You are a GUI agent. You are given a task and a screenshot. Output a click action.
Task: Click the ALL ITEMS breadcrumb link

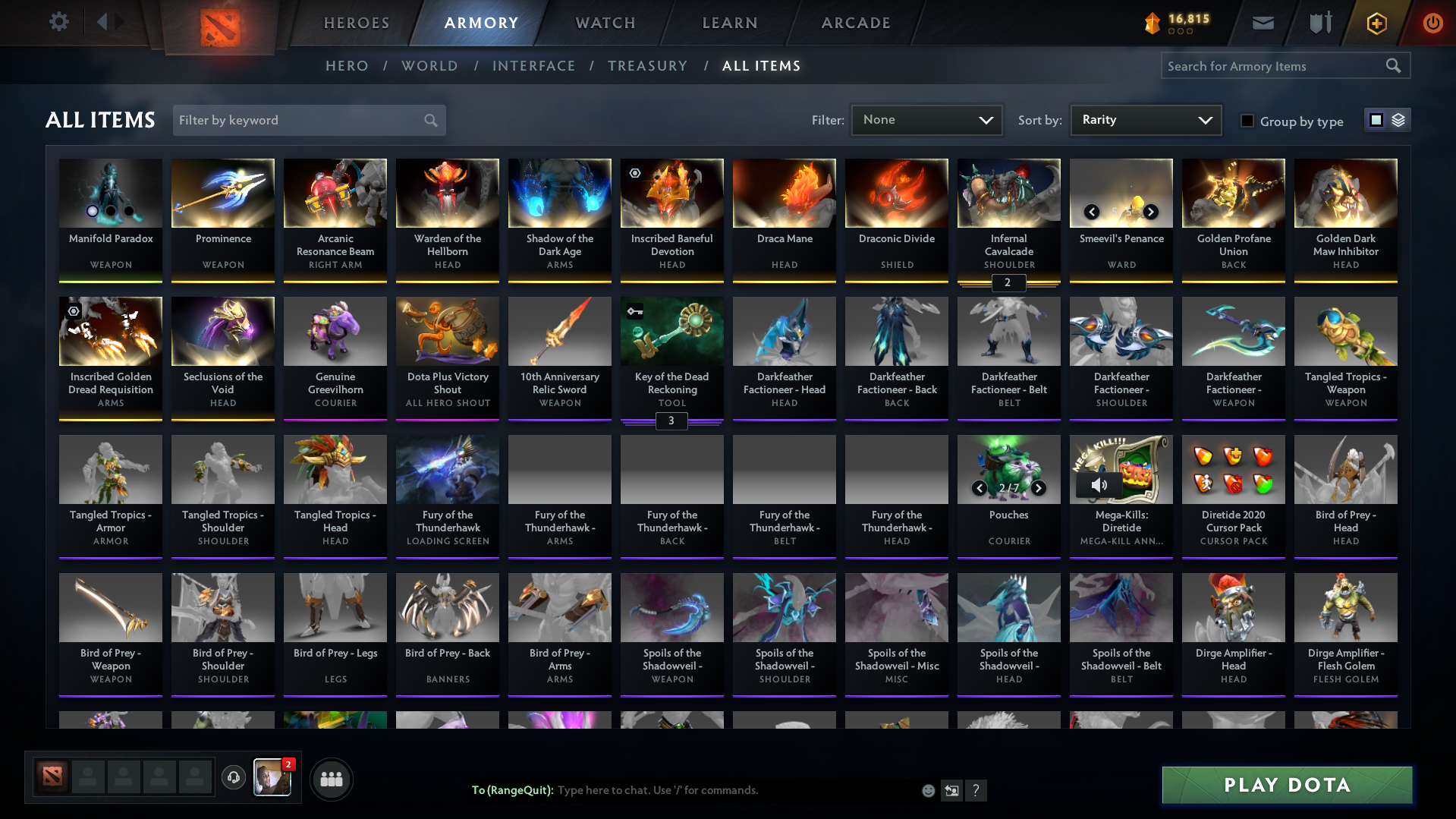[x=761, y=66]
